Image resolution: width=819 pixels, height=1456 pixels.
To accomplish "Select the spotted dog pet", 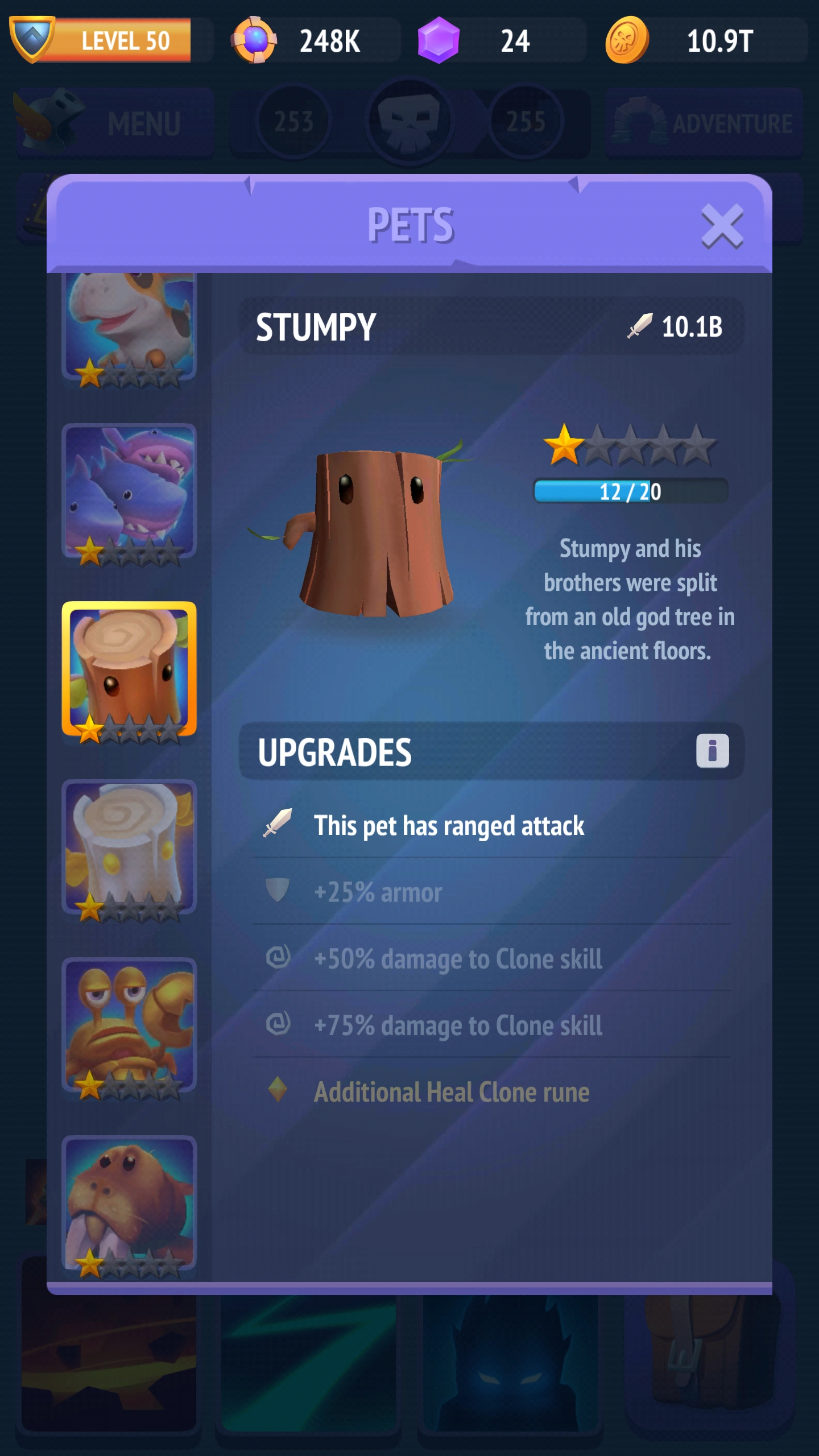I will click(130, 324).
